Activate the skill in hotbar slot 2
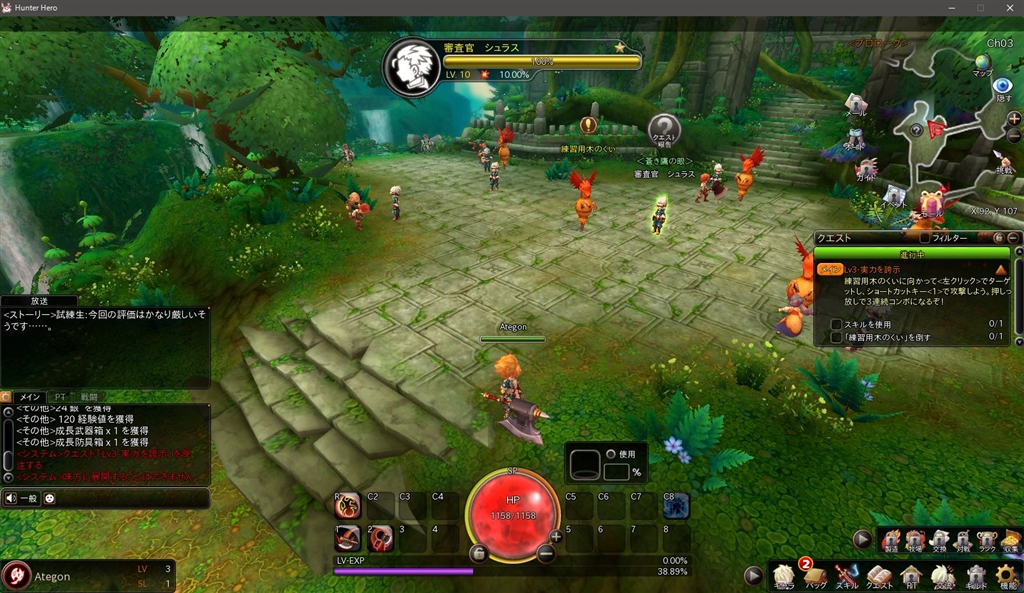The width and height of the screenshot is (1024, 593). pos(381,538)
